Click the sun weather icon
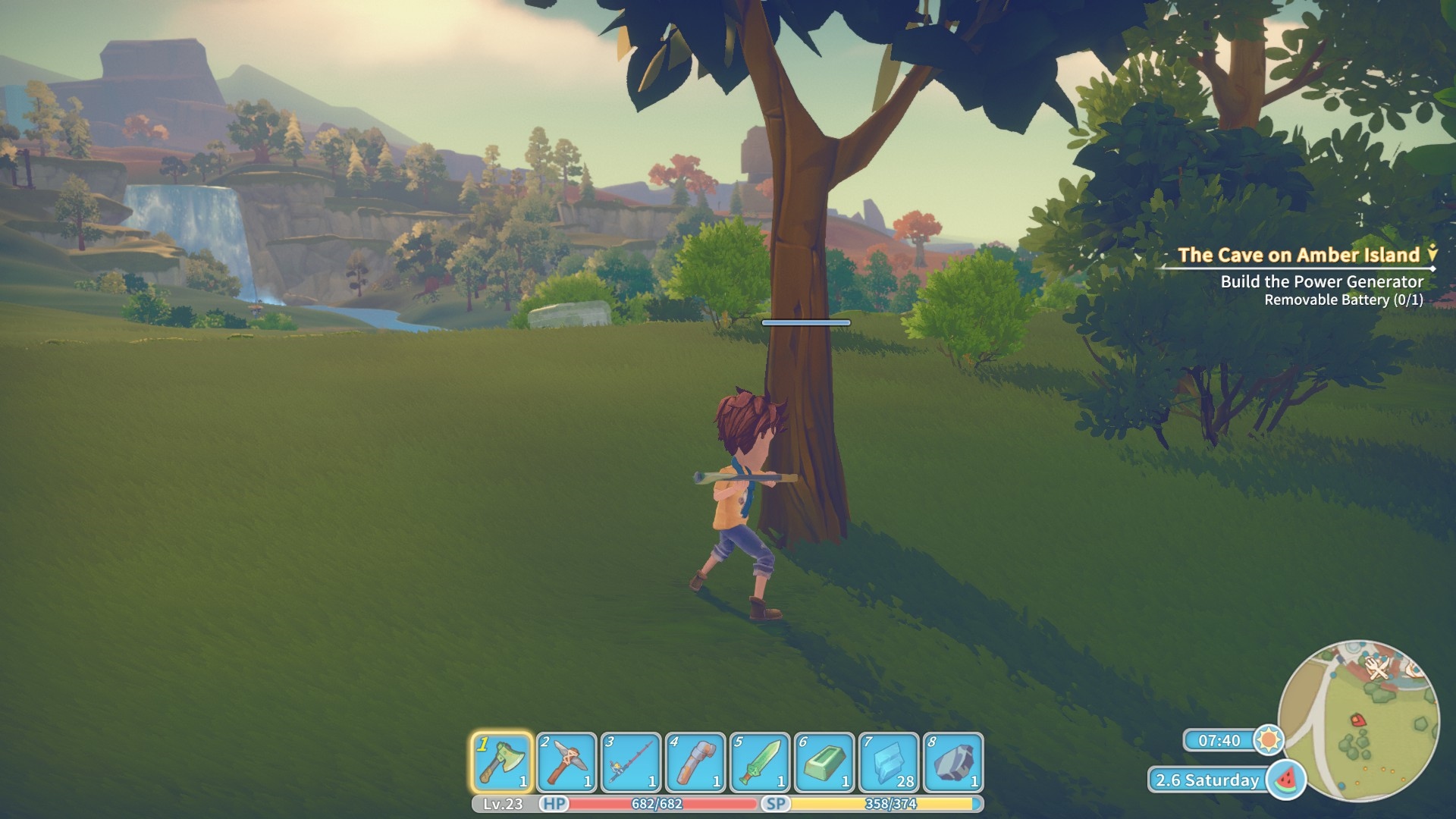1456x819 pixels. pos(1268,739)
